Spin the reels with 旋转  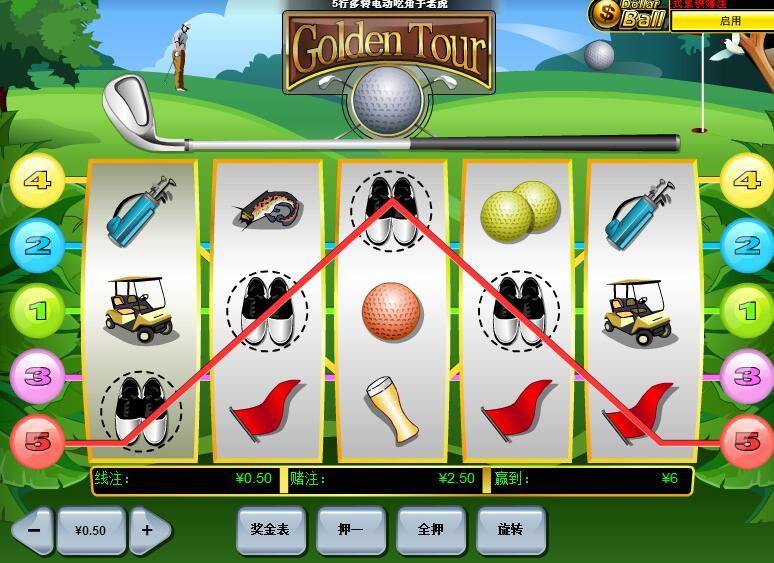click(x=510, y=529)
